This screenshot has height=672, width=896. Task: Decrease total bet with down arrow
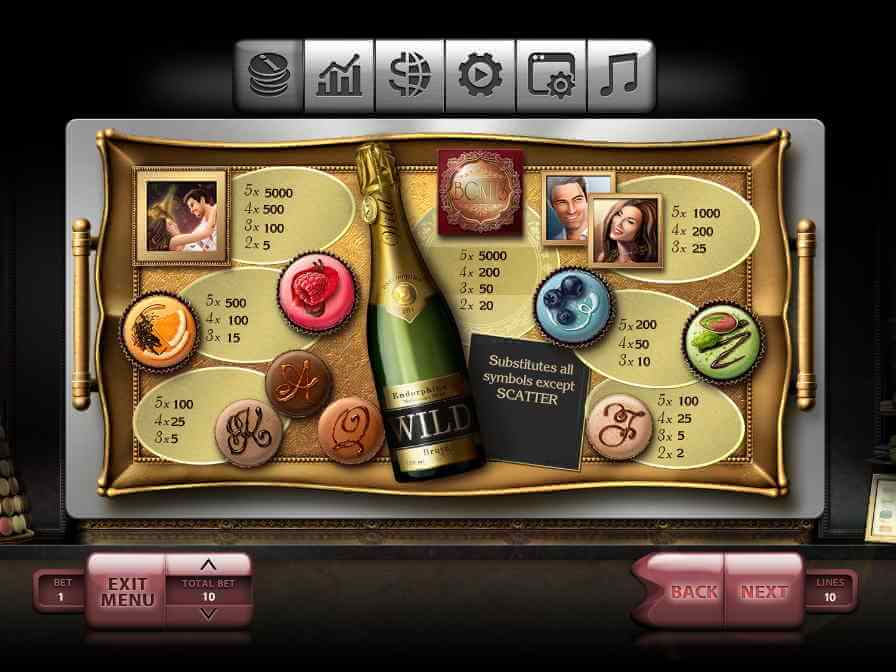[208, 613]
